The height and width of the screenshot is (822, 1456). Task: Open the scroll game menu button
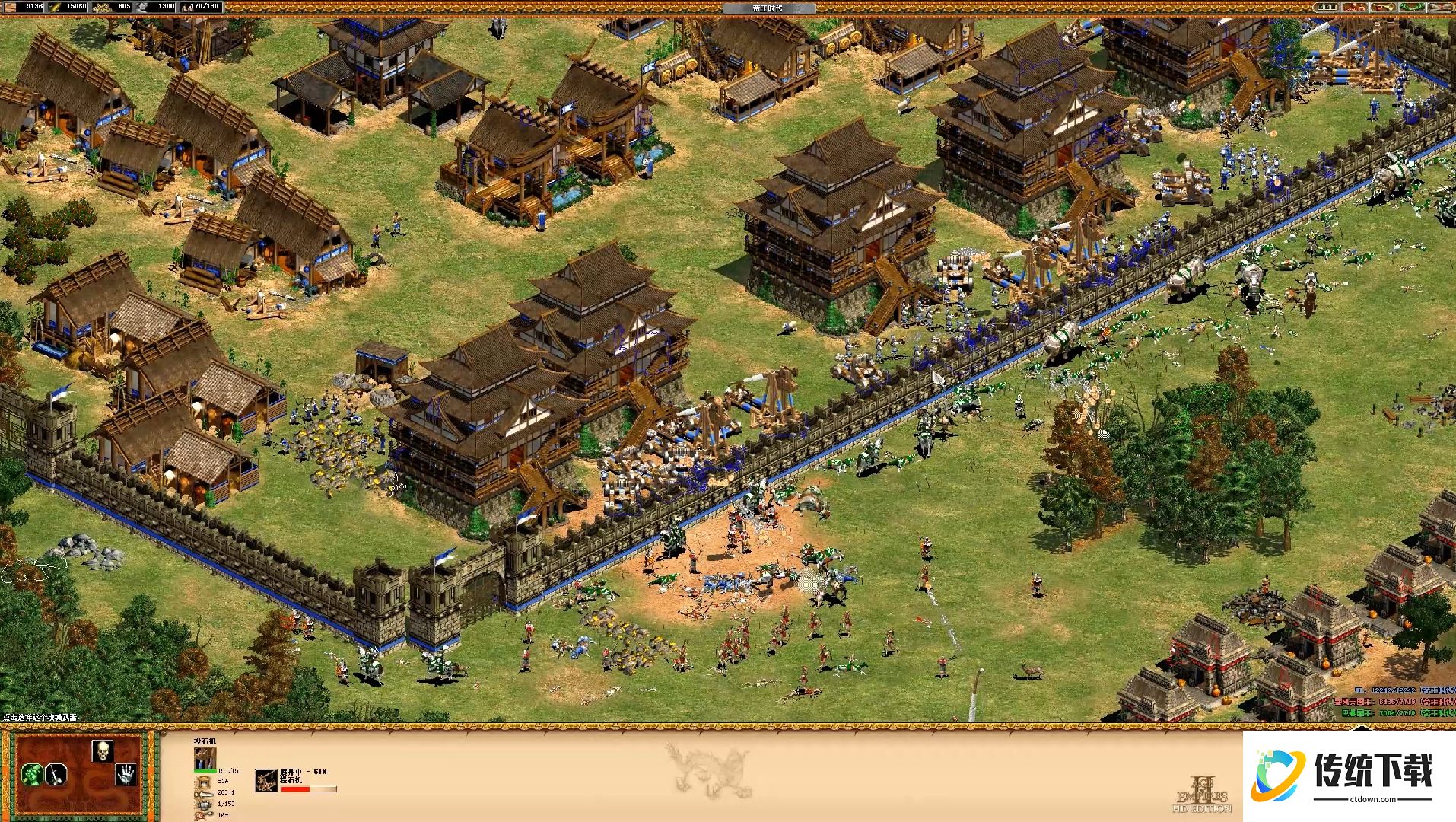pos(1440,7)
